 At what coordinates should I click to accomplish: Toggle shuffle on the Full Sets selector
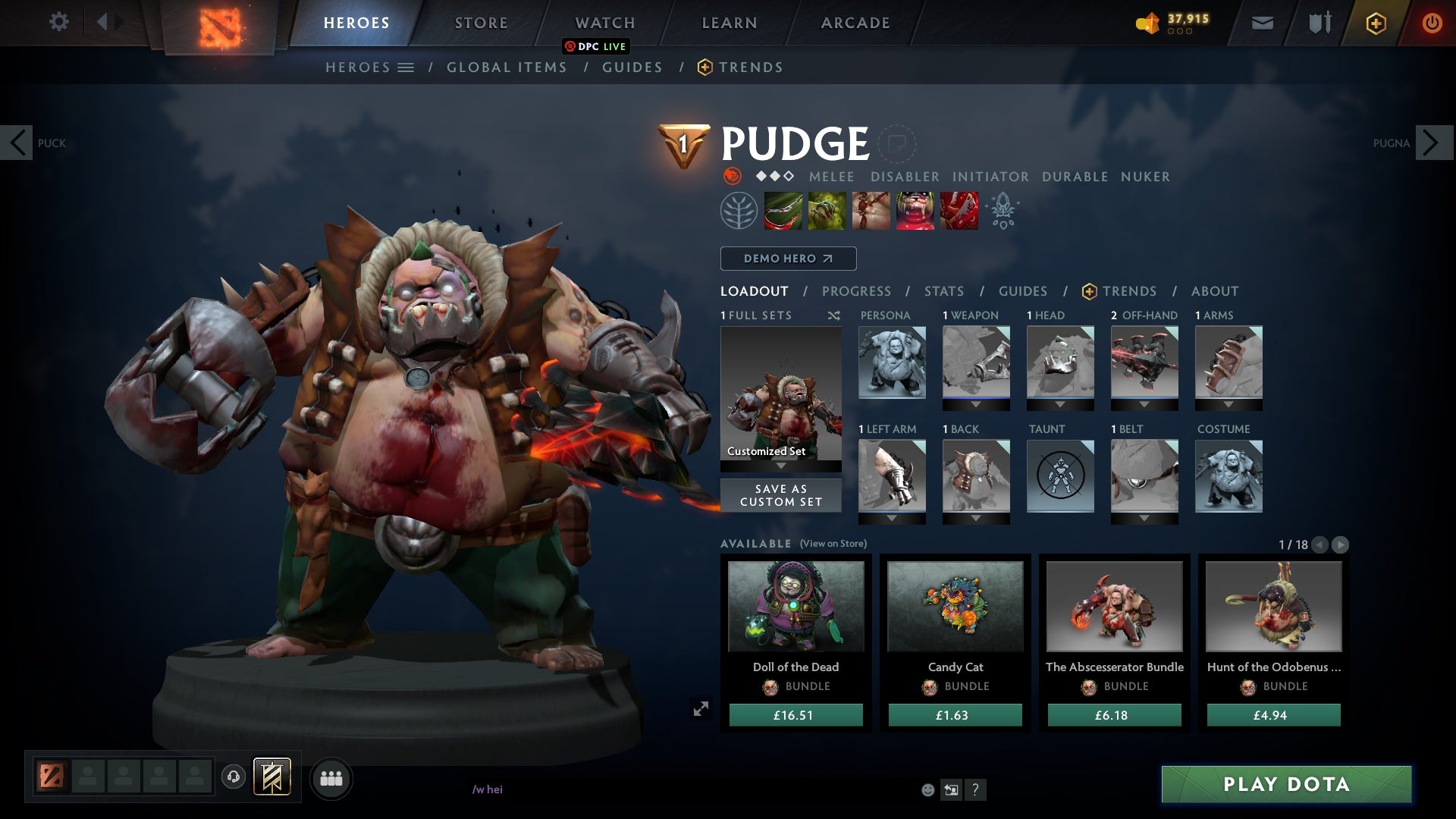[835, 315]
